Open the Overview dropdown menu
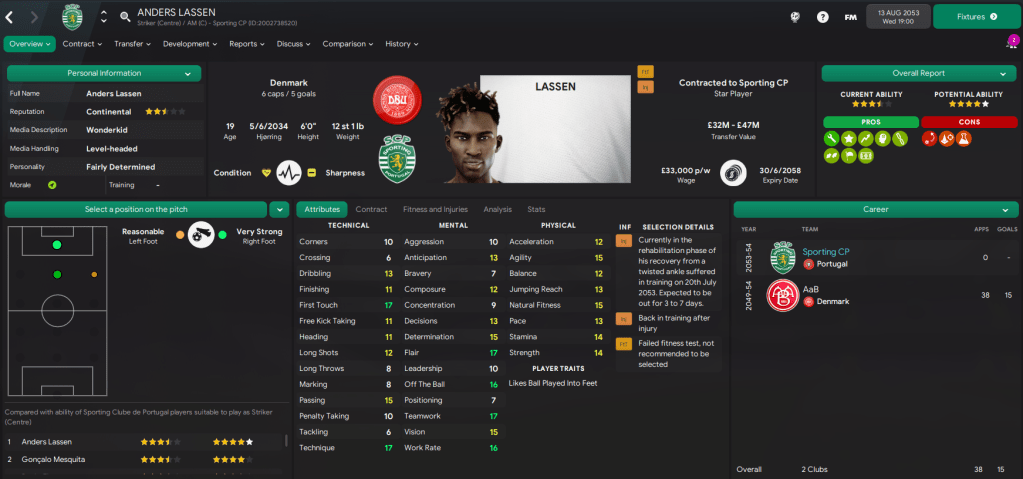The image size is (1023, 479). [30, 44]
